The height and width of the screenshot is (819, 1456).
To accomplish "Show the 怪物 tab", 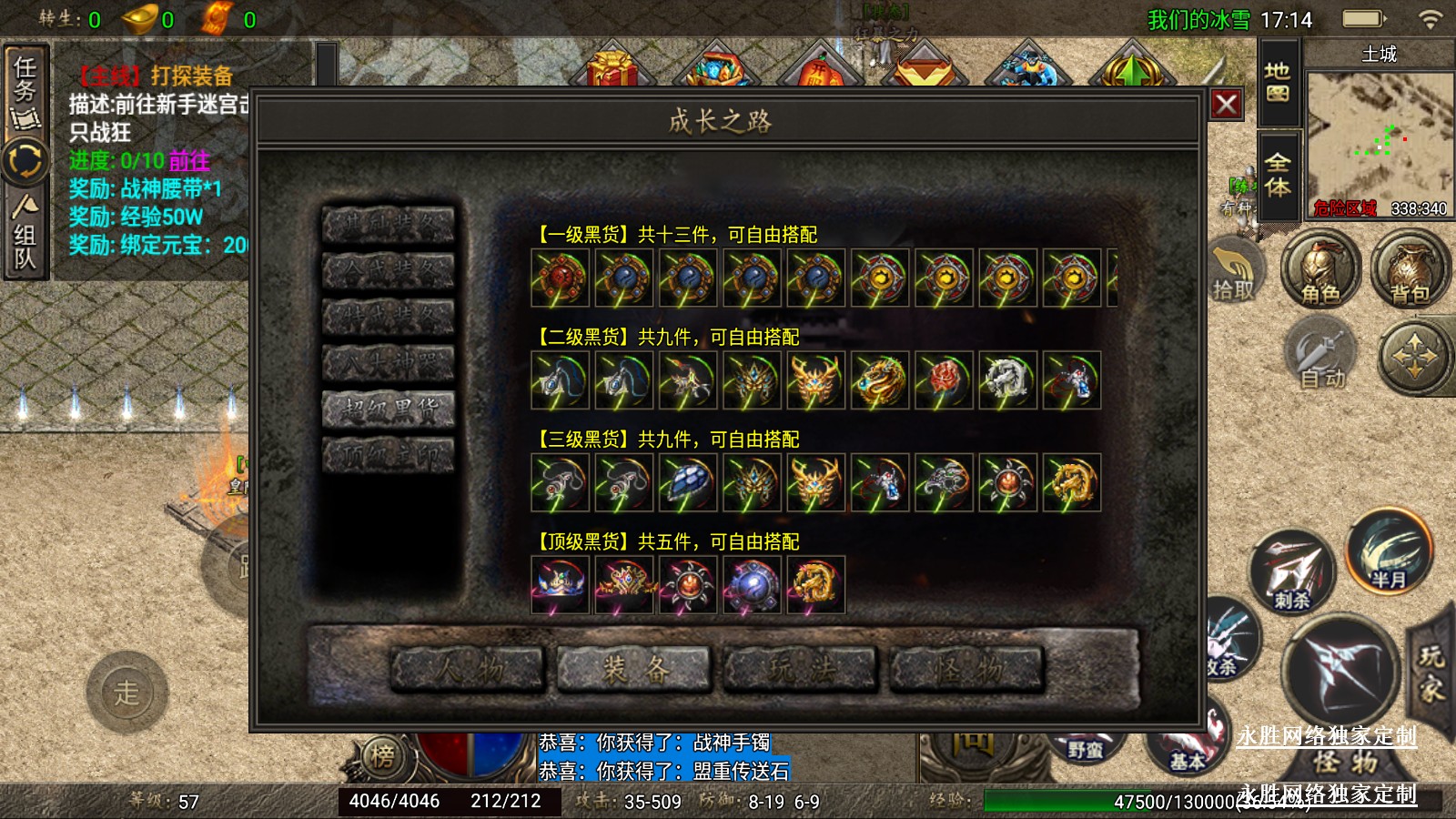I will click(966, 670).
